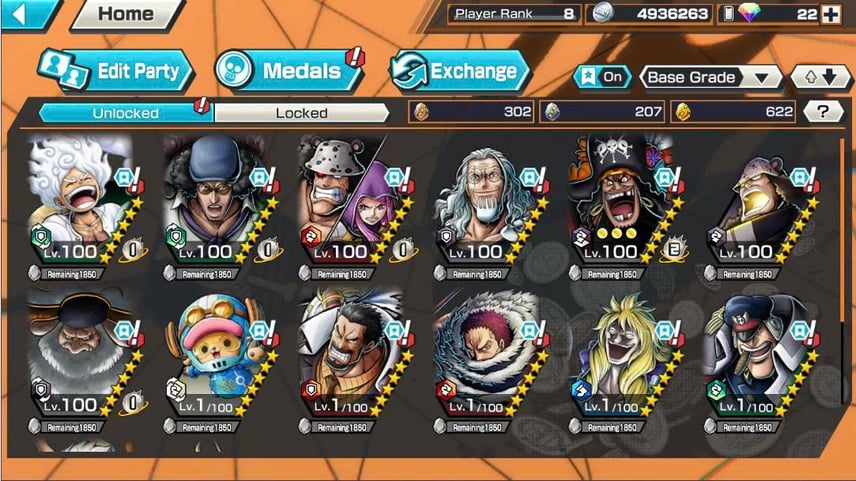Switch to the Unlocked tab

click(x=124, y=112)
